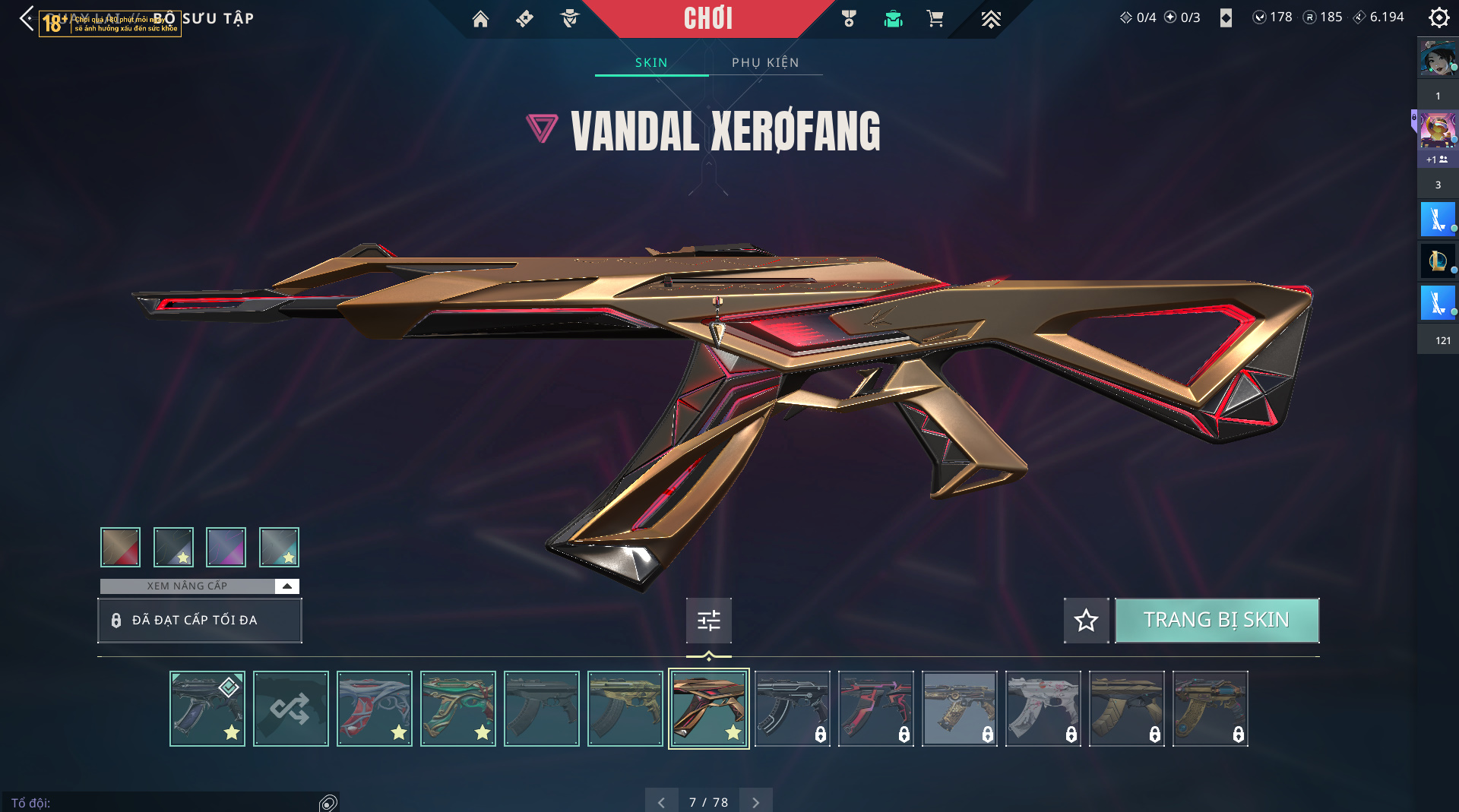This screenshot has width=1459, height=812.
Task: Go to the previous skin page
Action: tap(661, 802)
